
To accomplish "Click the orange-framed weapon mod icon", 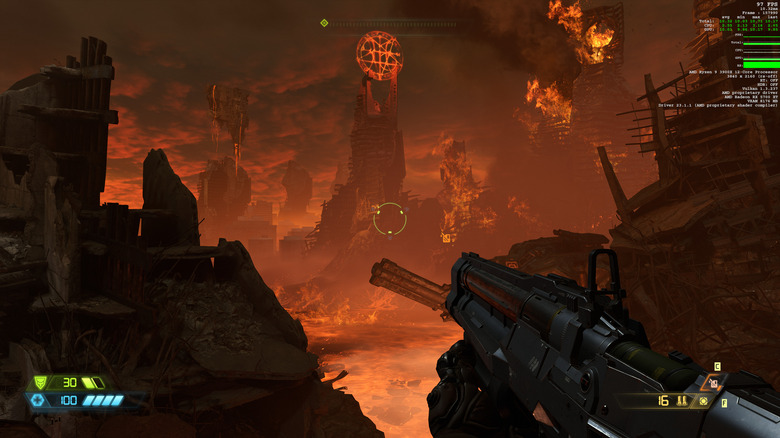I will (x=712, y=382).
